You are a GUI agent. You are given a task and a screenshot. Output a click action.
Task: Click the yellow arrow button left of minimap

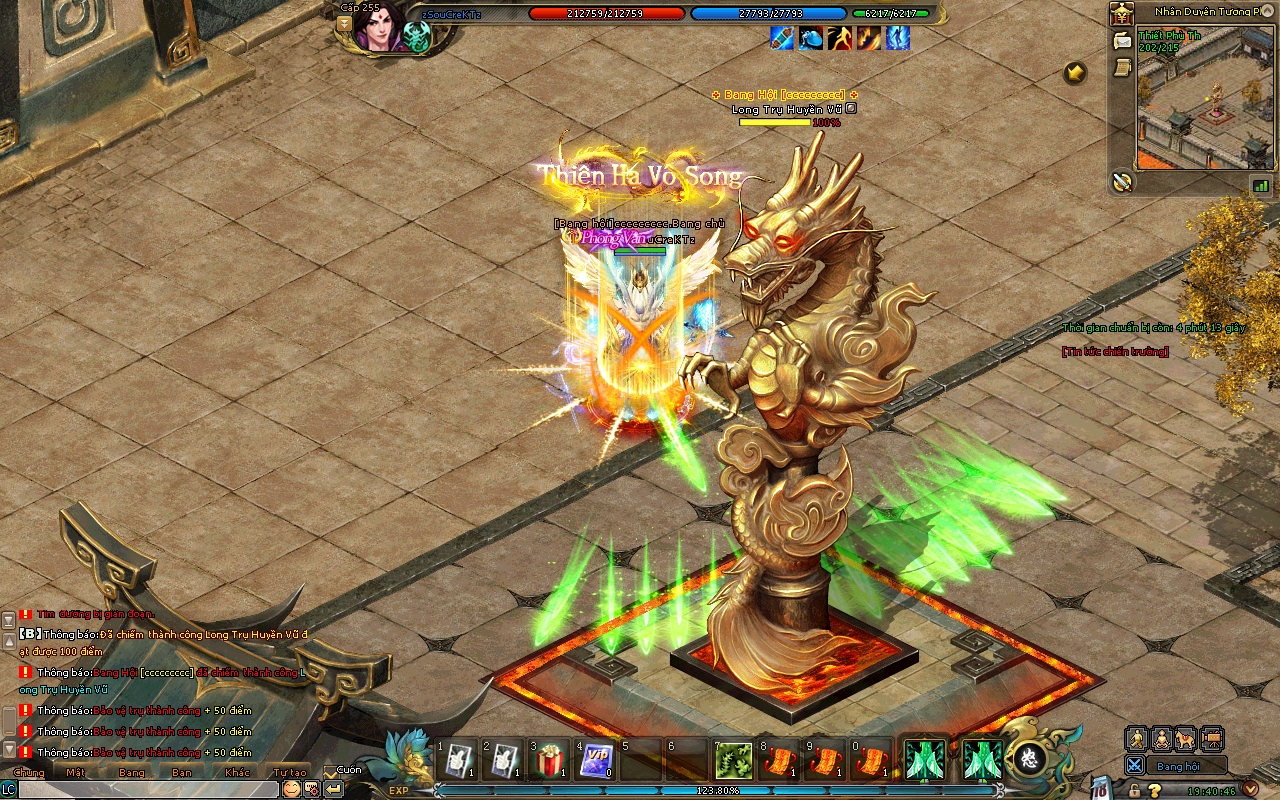tap(1075, 73)
